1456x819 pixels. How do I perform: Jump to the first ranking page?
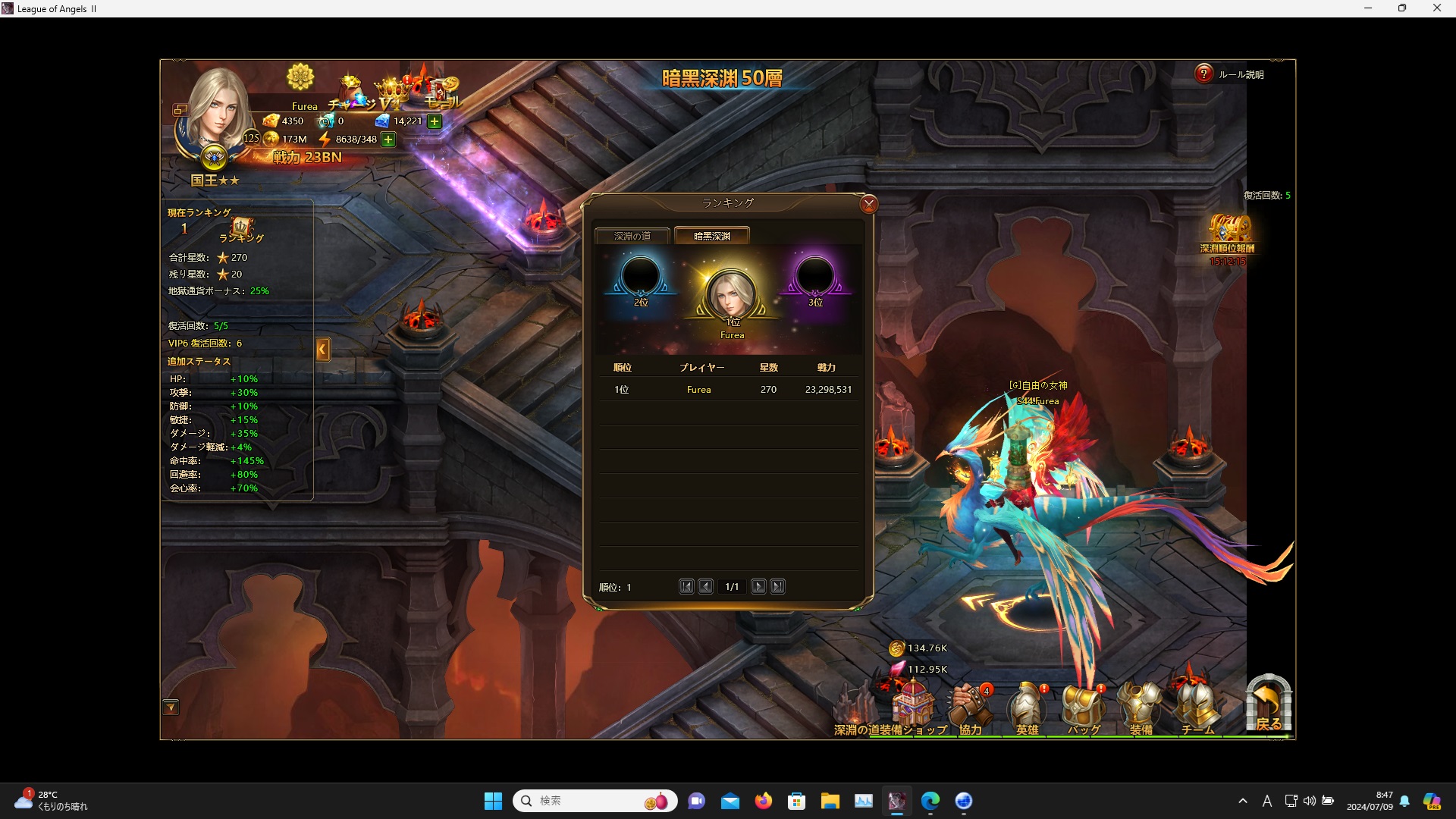coord(686,586)
